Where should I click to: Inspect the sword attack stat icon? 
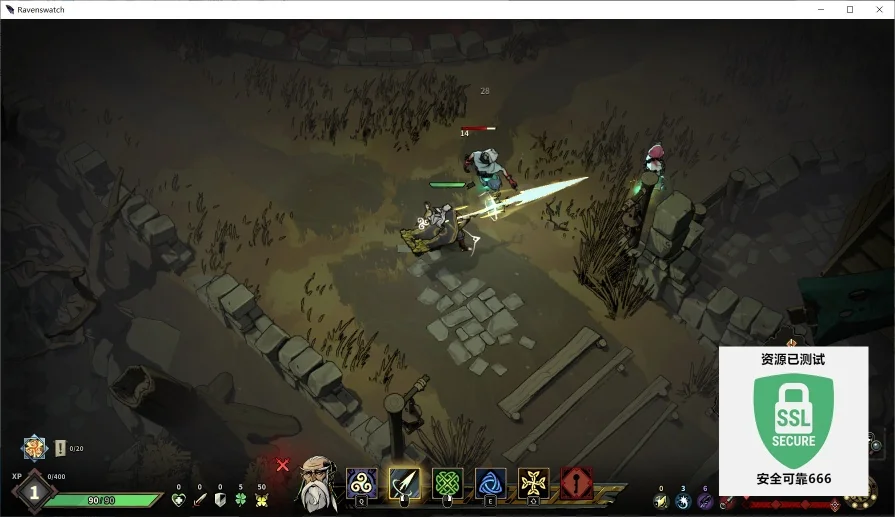click(x=199, y=499)
